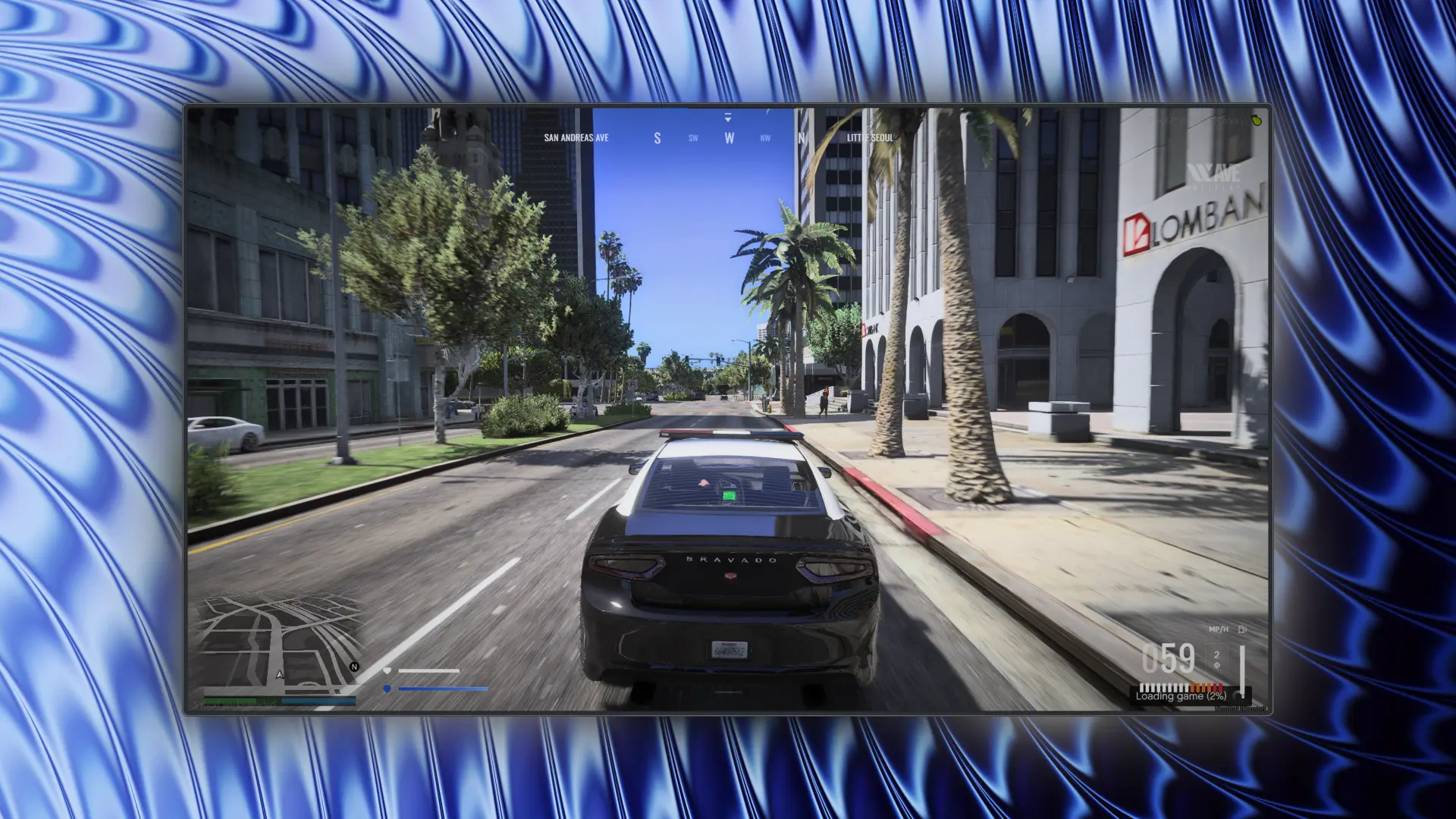The height and width of the screenshot is (819, 1456).
Task: Select the blue shield armor icon
Action: click(387, 689)
